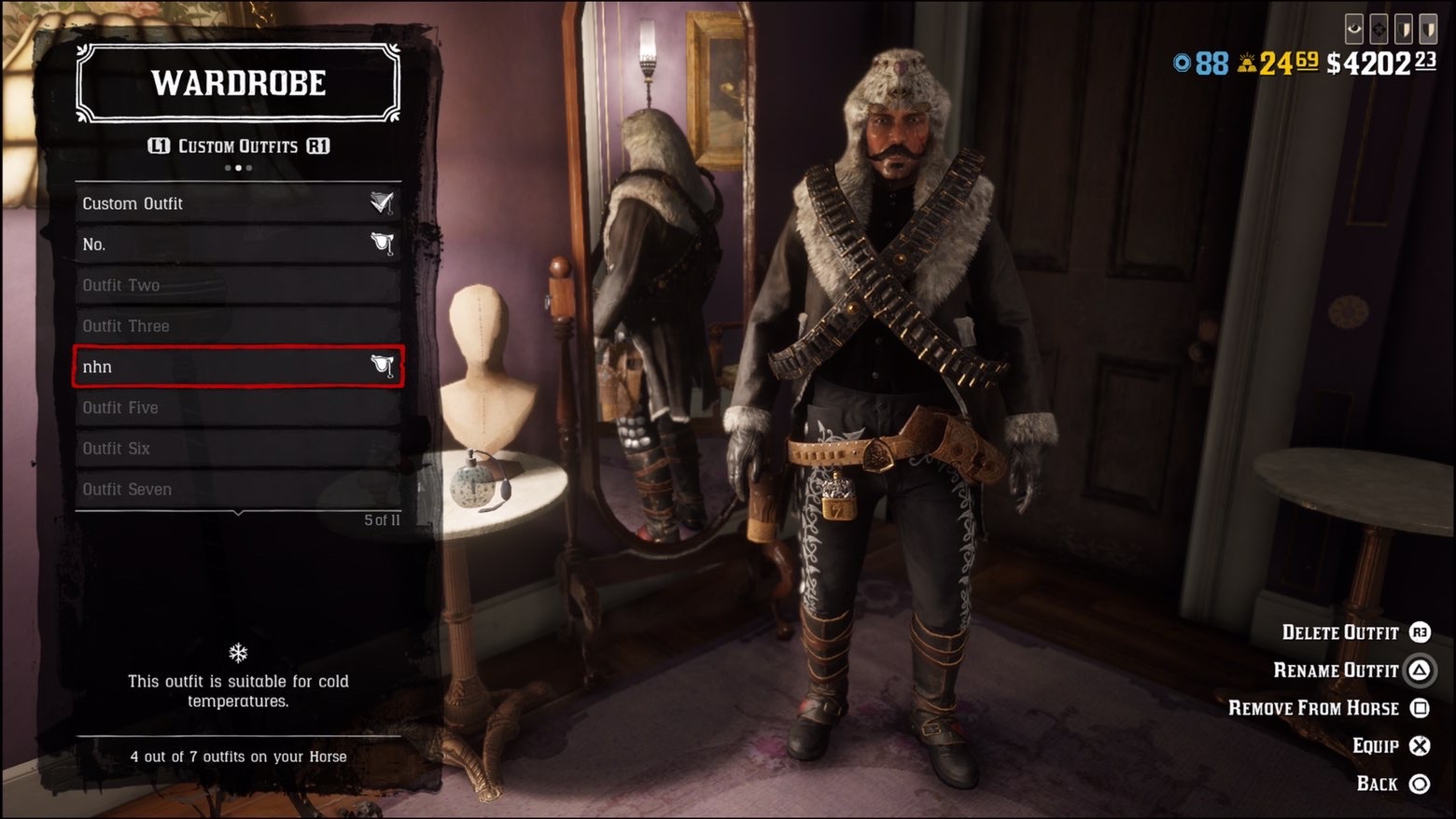
Task: Choose the Outfit Five slot
Action: [x=238, y=408]
